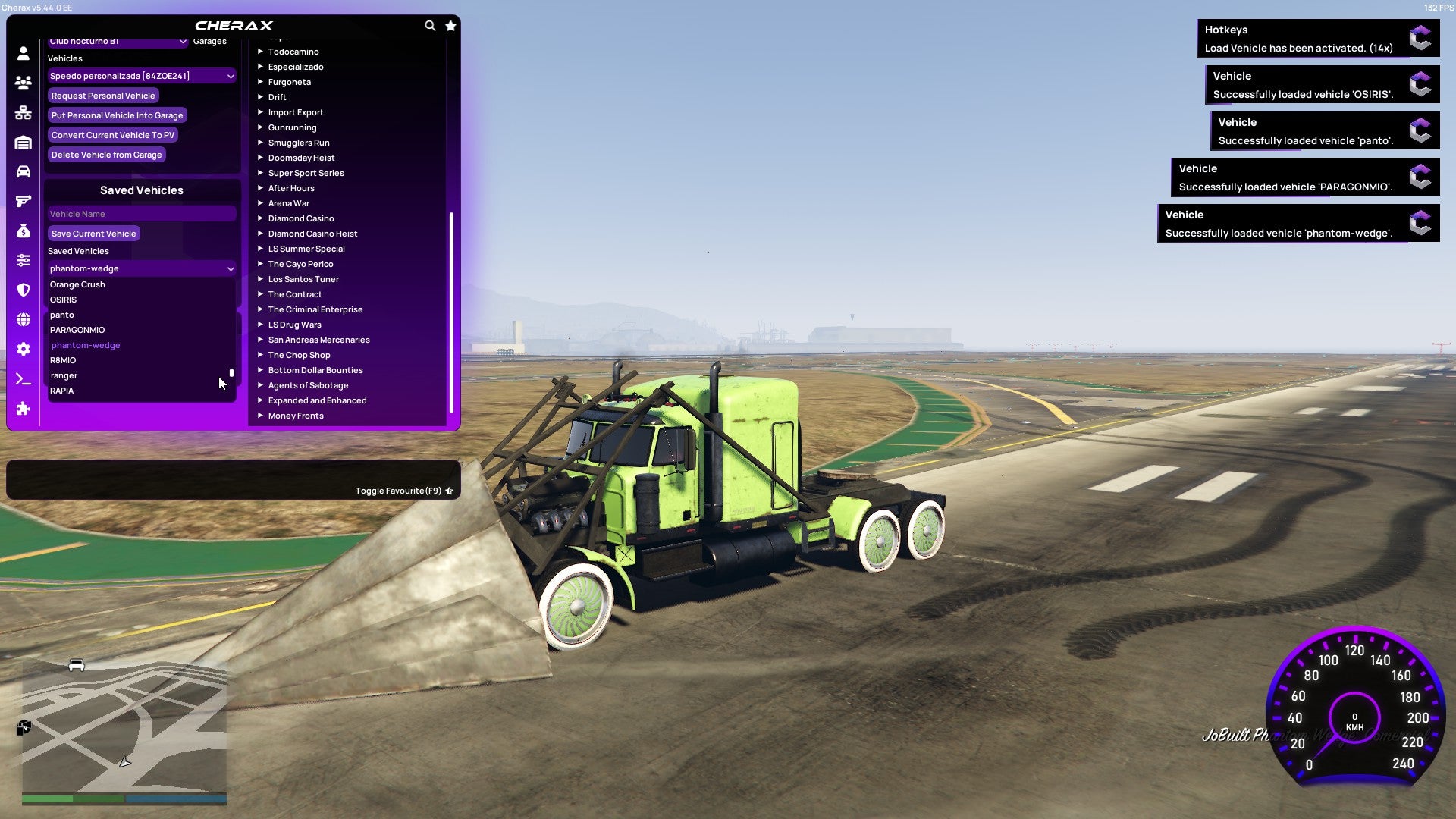Viewport: 1456px width, 819px height.
Task: Expand the Doomsday Heist category
Action: click(x=300, y=158)
